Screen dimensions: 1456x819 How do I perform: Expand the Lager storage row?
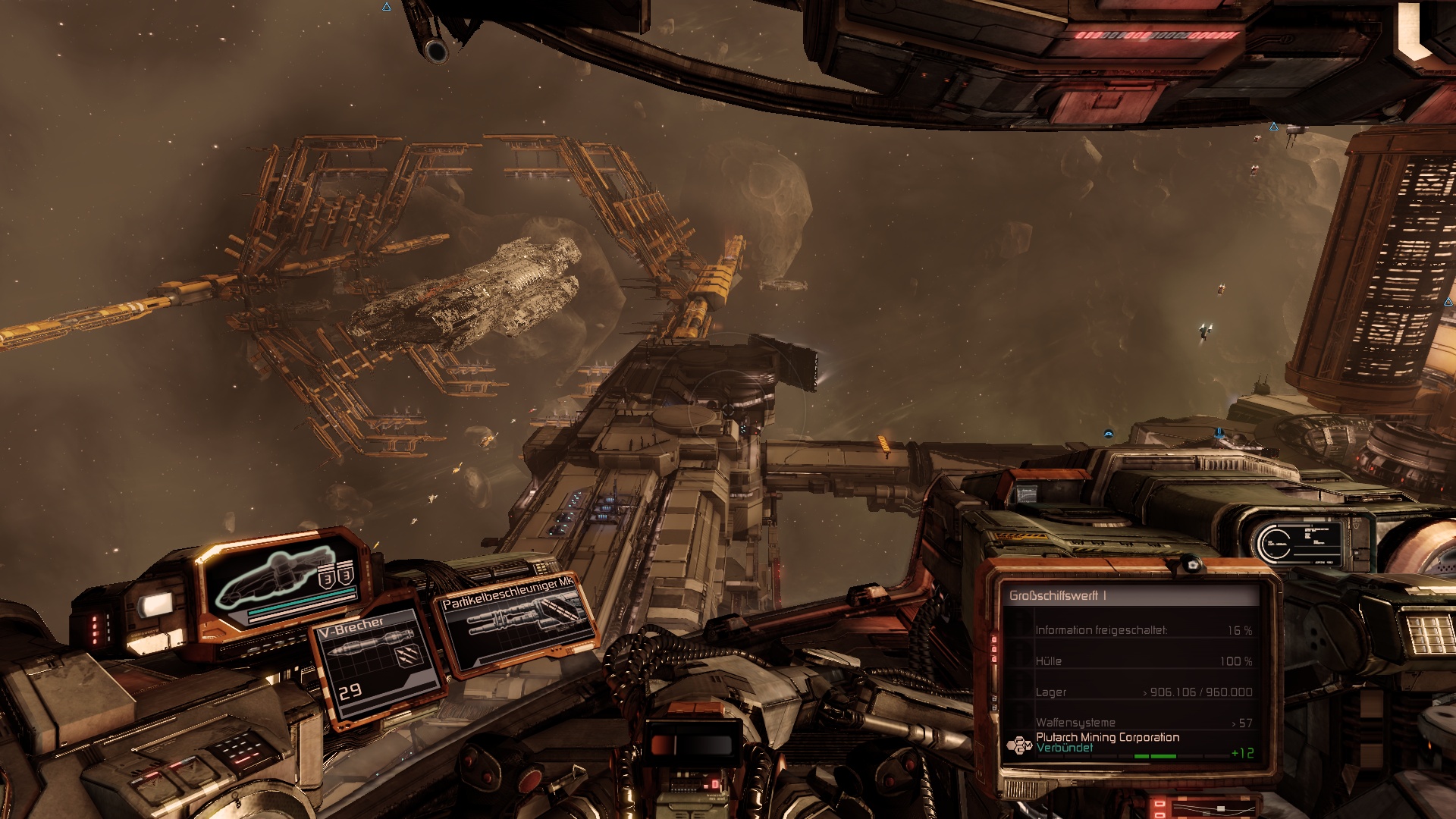tap(1144, 692)
